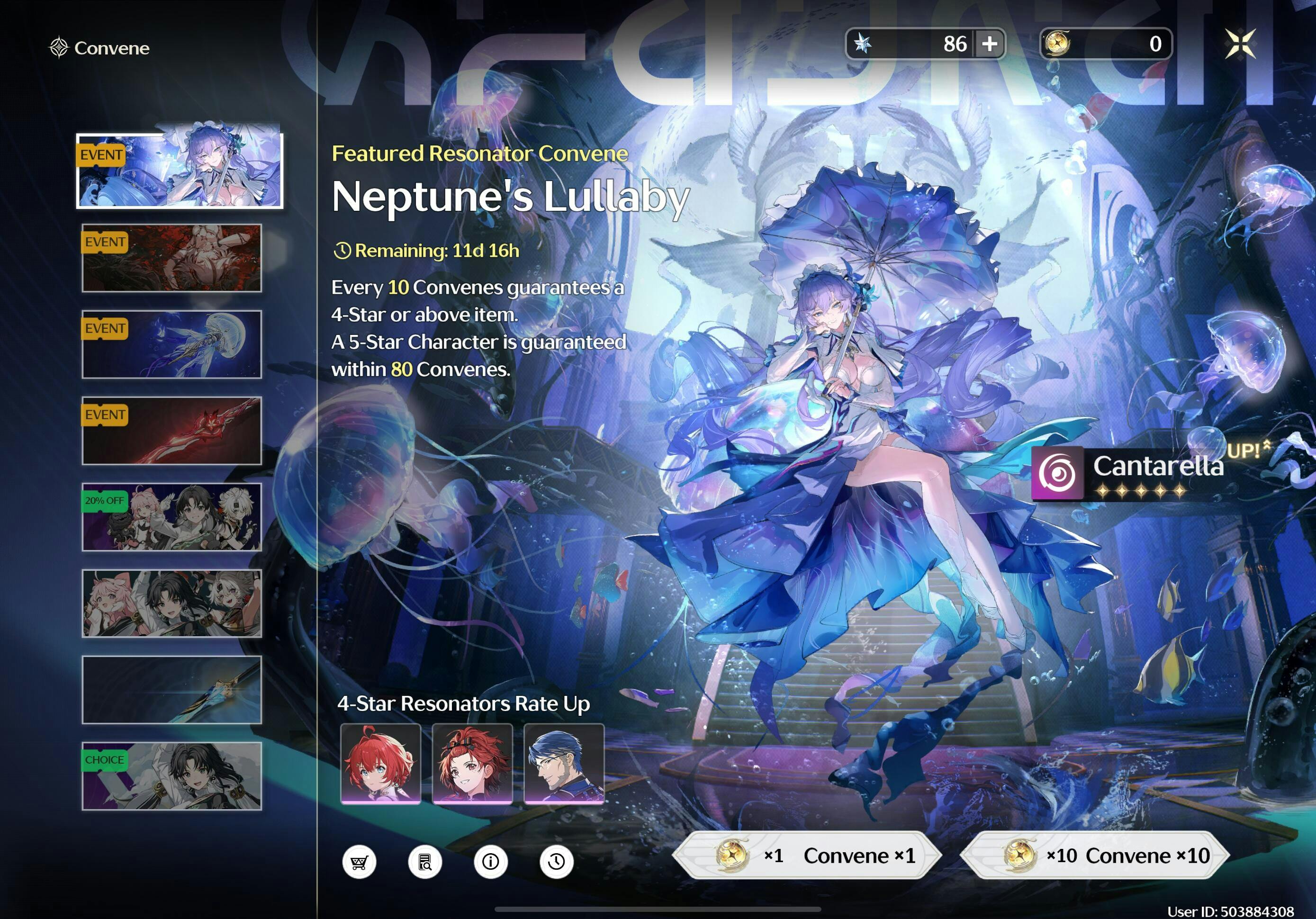1316x919 pixels.
Task: Perform ten pulls with Convene ×10
Action: 1095,855
